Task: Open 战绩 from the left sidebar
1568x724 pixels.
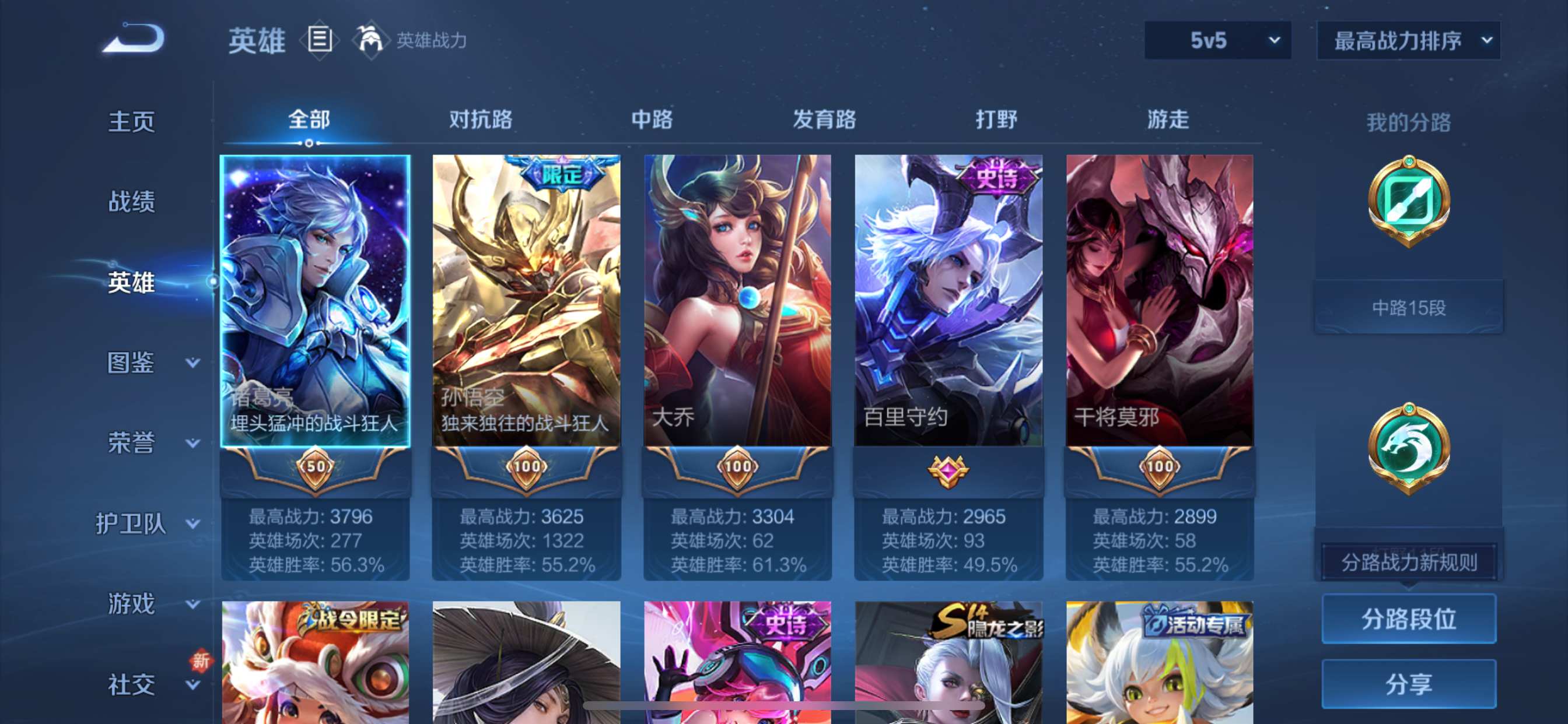Action: (x=131, y=201)
